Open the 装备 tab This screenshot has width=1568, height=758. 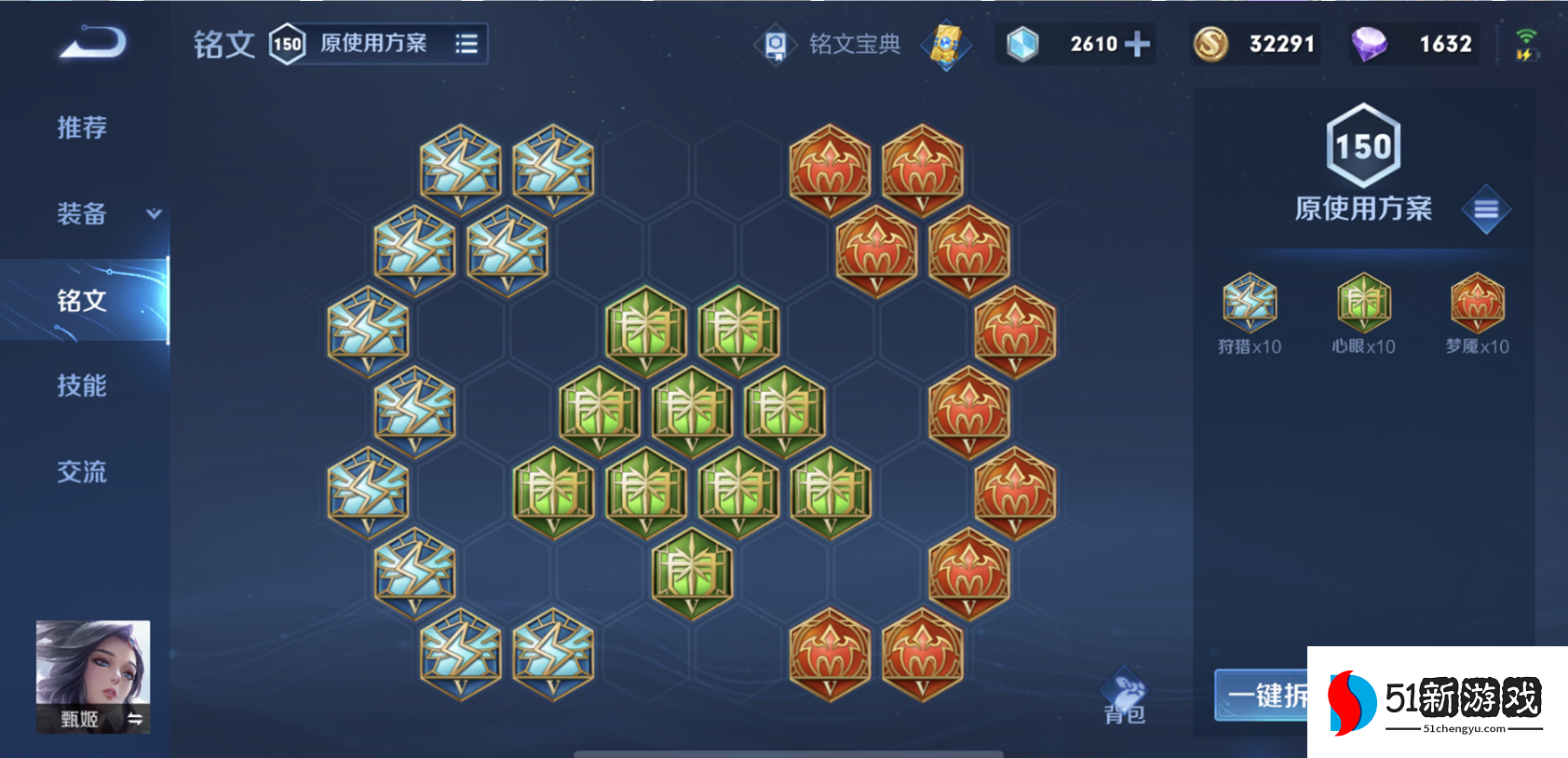click(82, 214)
